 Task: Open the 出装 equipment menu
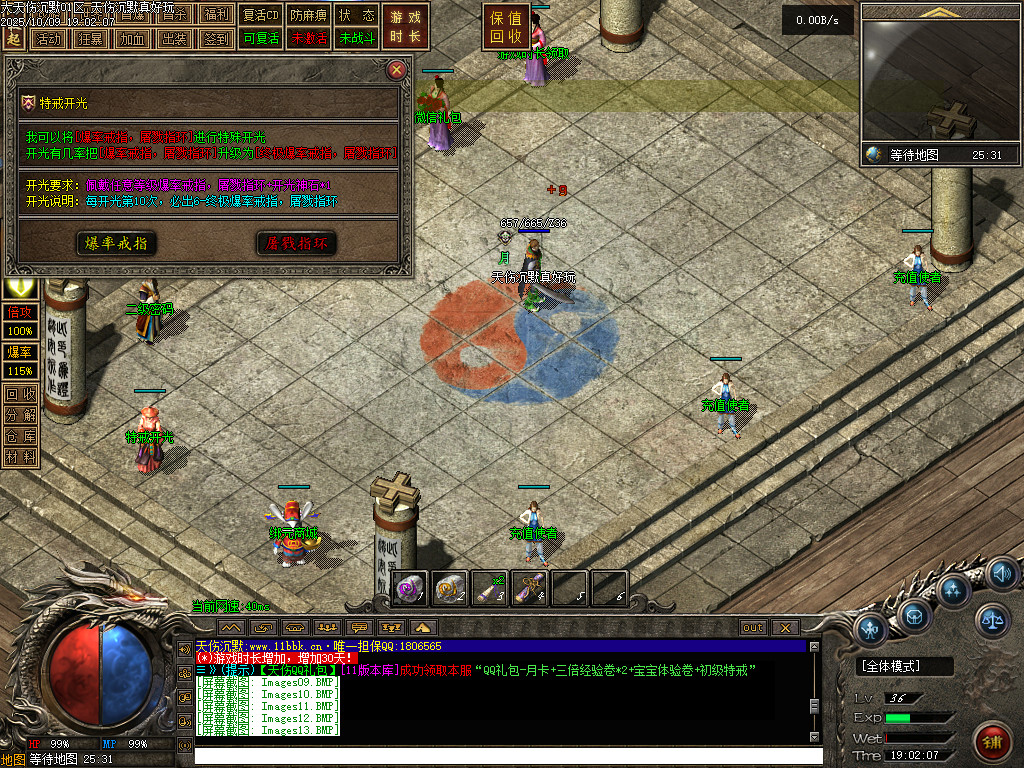click(174, 39)
